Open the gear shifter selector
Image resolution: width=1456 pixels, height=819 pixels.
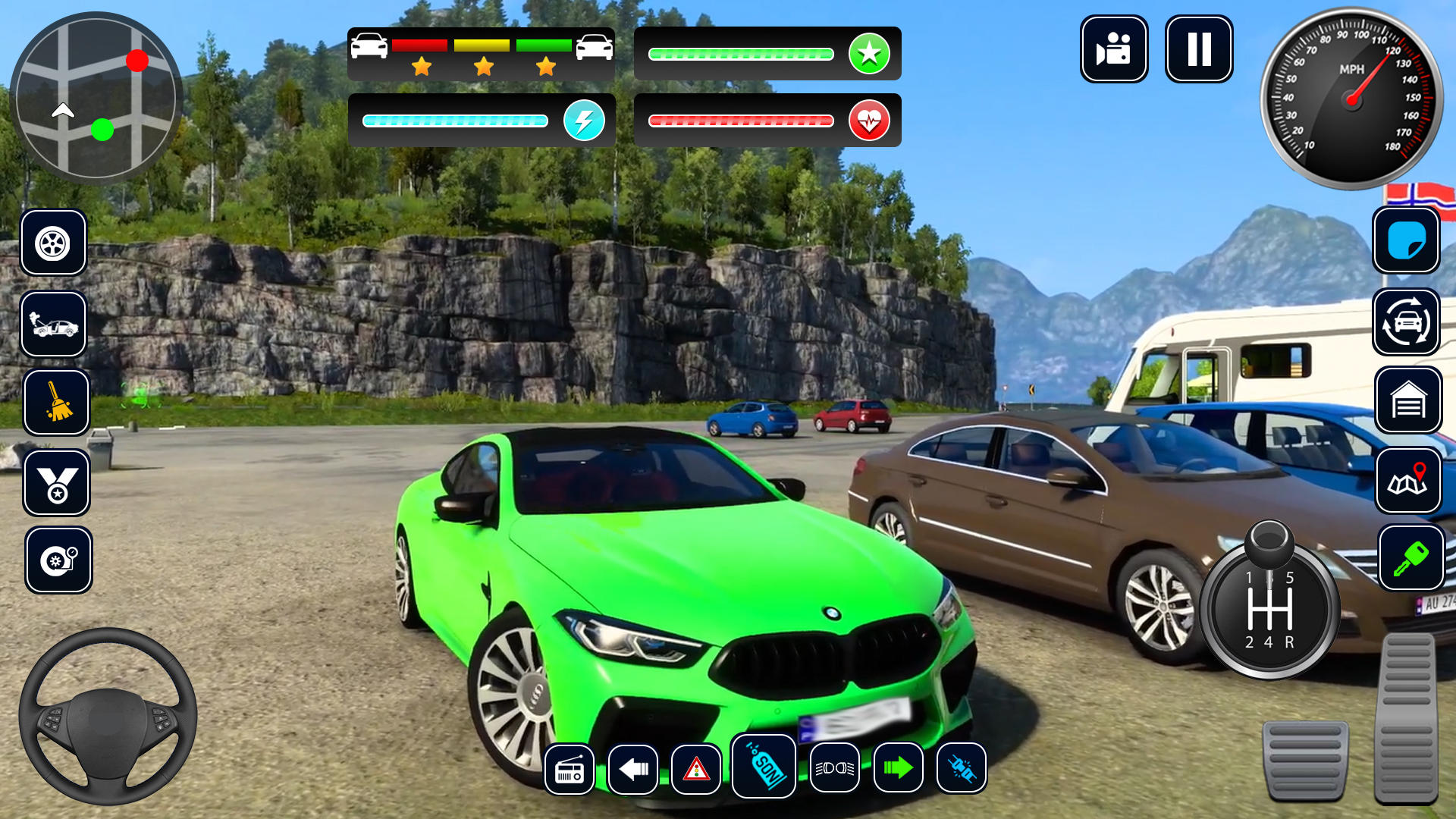click(1269, 607)
